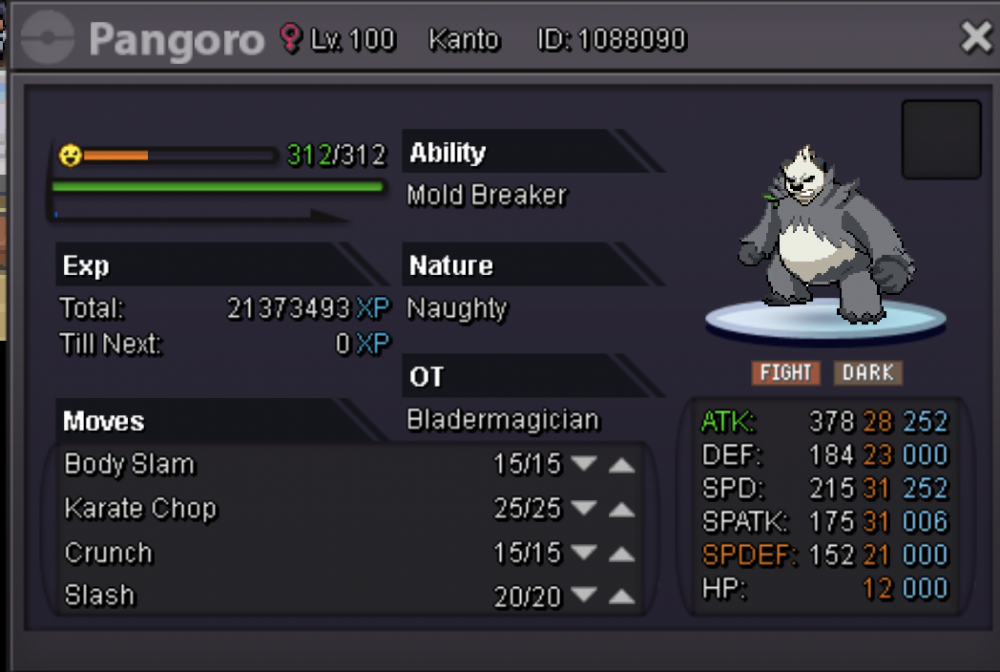The image size is (1000, 672).
Task: Move Slash up in the move list
Action: click(x=622, y=597)
